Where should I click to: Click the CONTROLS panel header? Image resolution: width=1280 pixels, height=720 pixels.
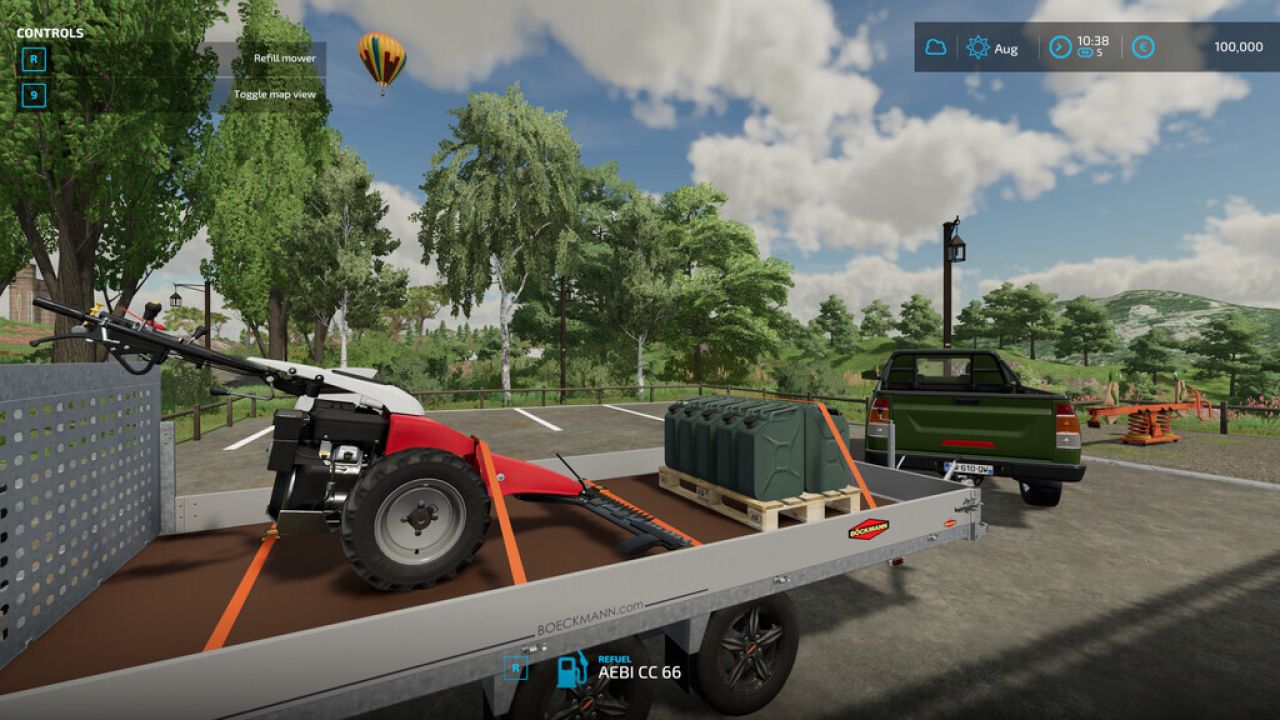pos(52,31)
